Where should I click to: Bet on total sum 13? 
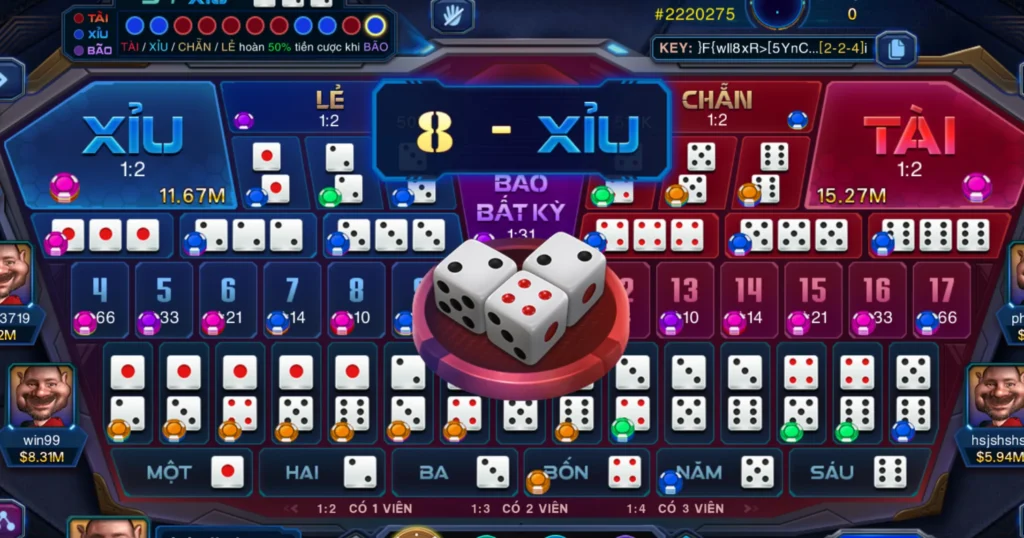[685, 298]
